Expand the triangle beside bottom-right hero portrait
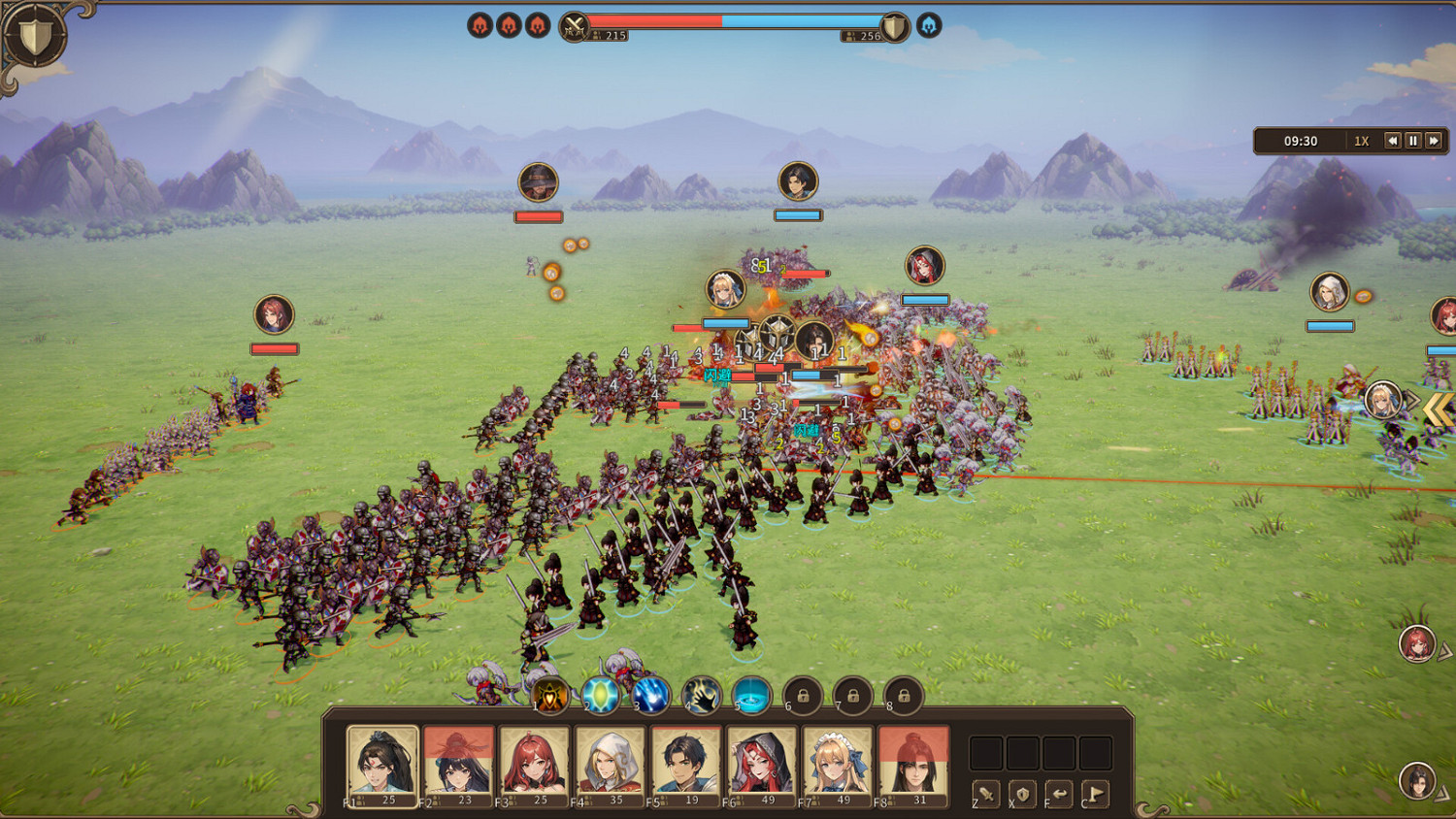This screenshot has height=819, width=1456. [x=1440, y=793]
